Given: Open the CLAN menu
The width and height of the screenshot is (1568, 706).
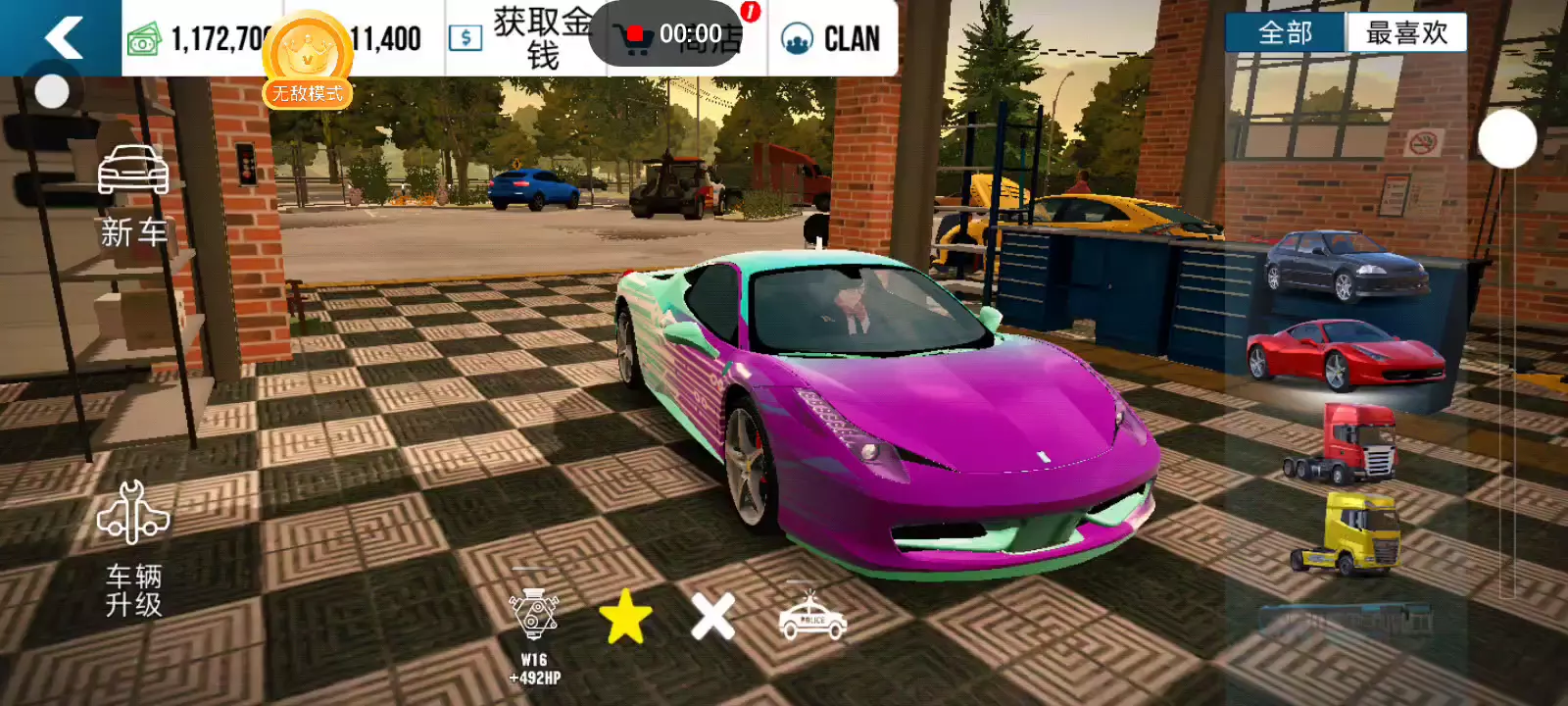Looking at the screenshot, I should pyautogui.click(x=832, y=39).
